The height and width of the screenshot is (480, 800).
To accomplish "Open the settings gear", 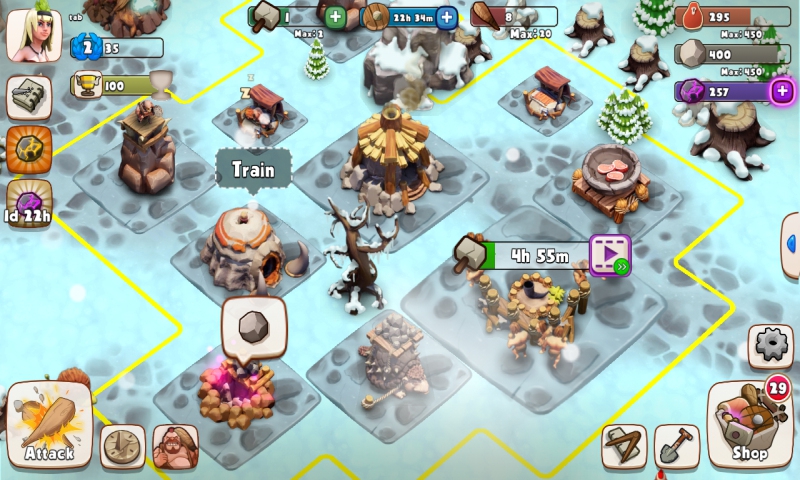I will [771, 346].
